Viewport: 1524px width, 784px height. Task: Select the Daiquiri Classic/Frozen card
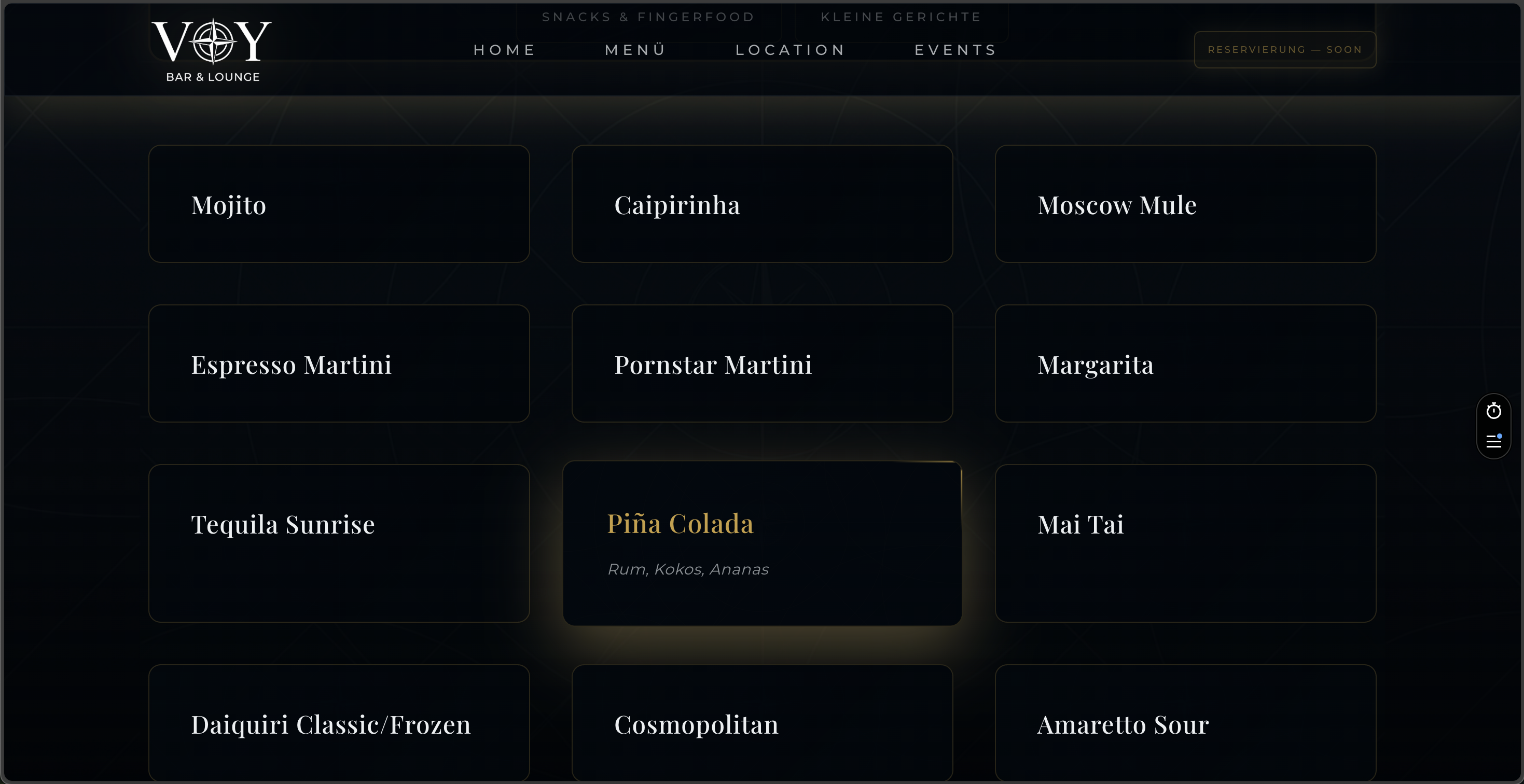coord(338,724)
